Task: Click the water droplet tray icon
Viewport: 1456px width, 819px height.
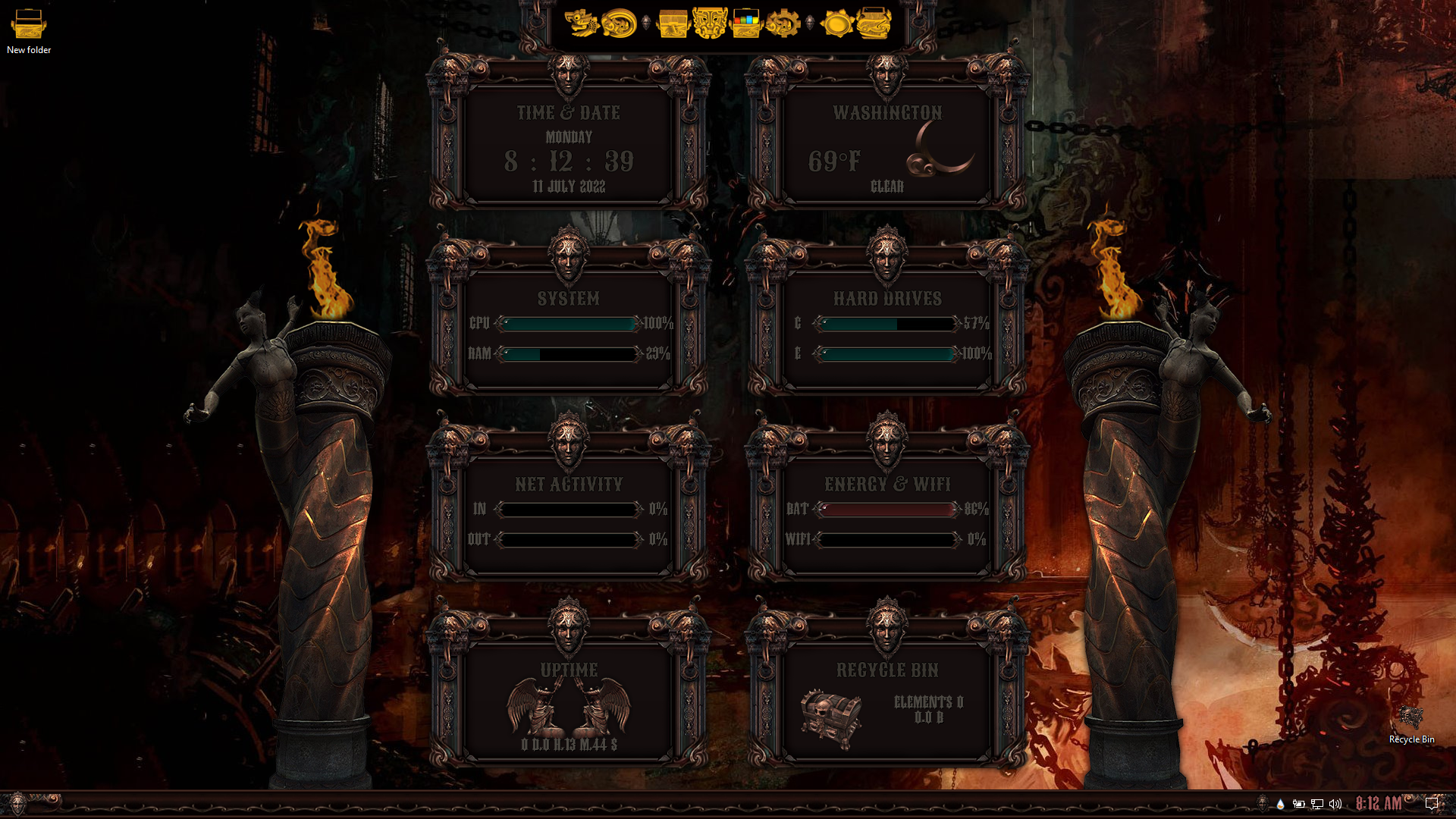Action: click(x=1281, y=804)
